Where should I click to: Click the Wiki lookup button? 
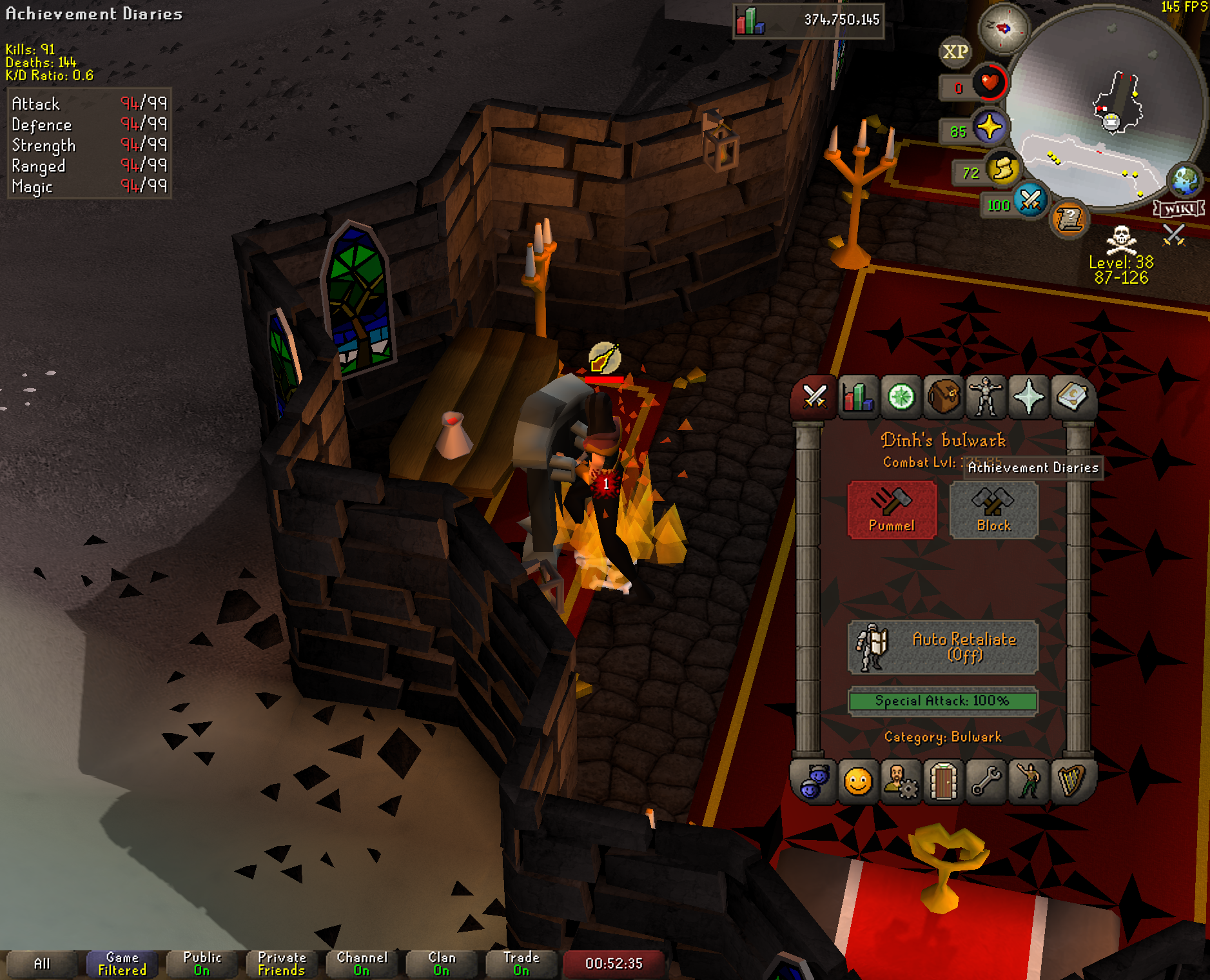tap(1179, 209)
